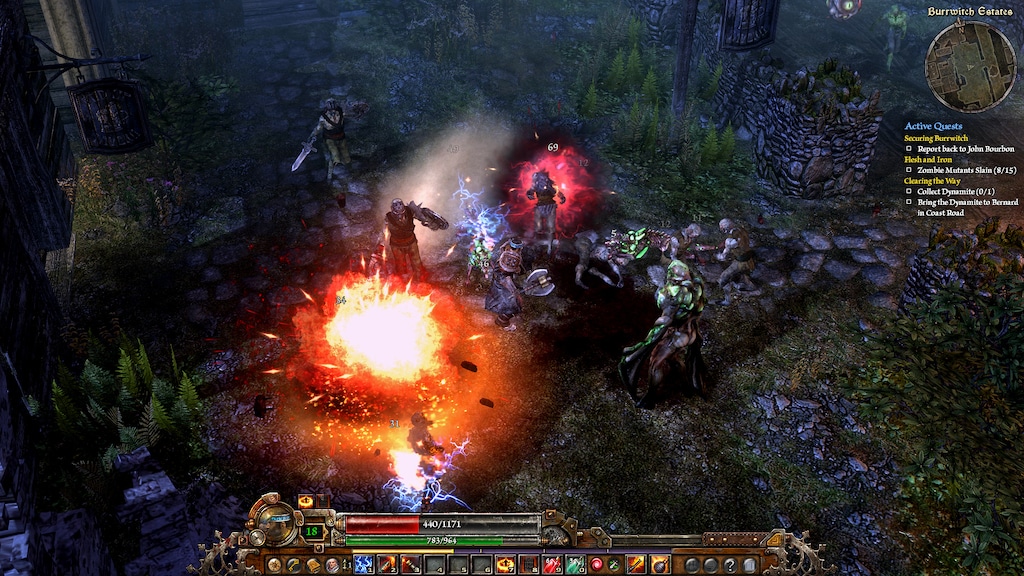Select the Flesh and Iron quest title

click(x=931, y=159)
